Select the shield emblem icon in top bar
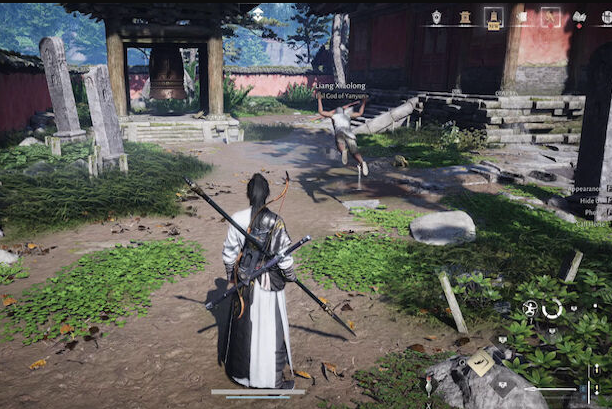 click(x=436, y=16)
